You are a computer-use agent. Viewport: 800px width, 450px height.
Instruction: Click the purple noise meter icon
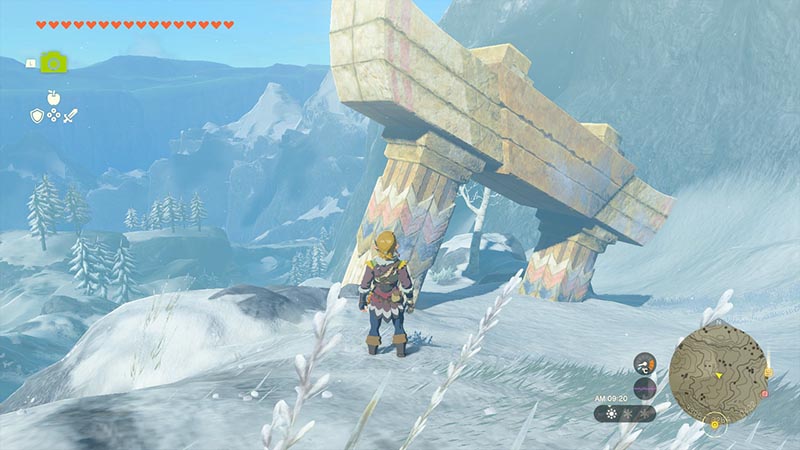645,388
